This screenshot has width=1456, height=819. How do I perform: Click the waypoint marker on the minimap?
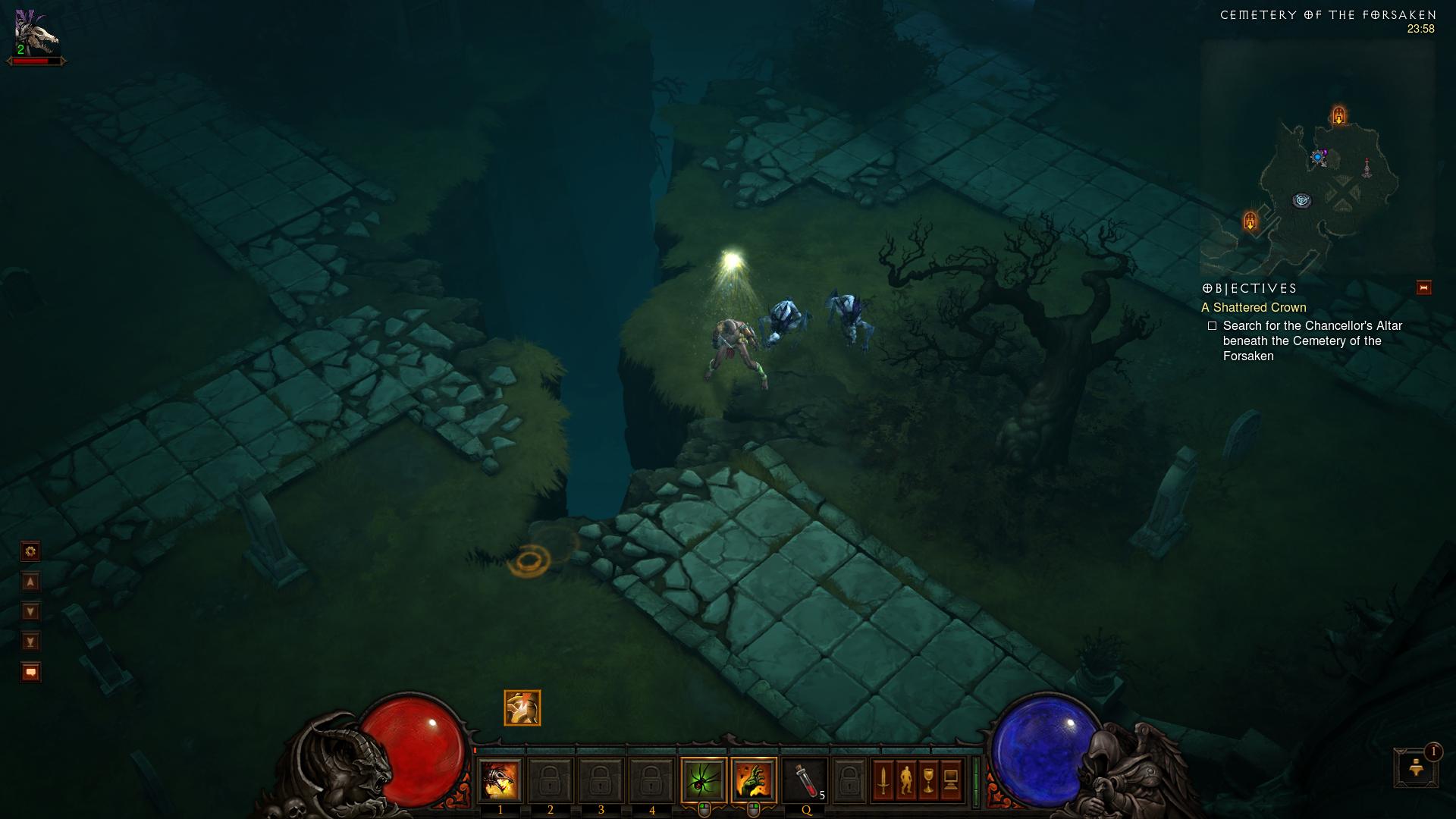(1302, 201)
